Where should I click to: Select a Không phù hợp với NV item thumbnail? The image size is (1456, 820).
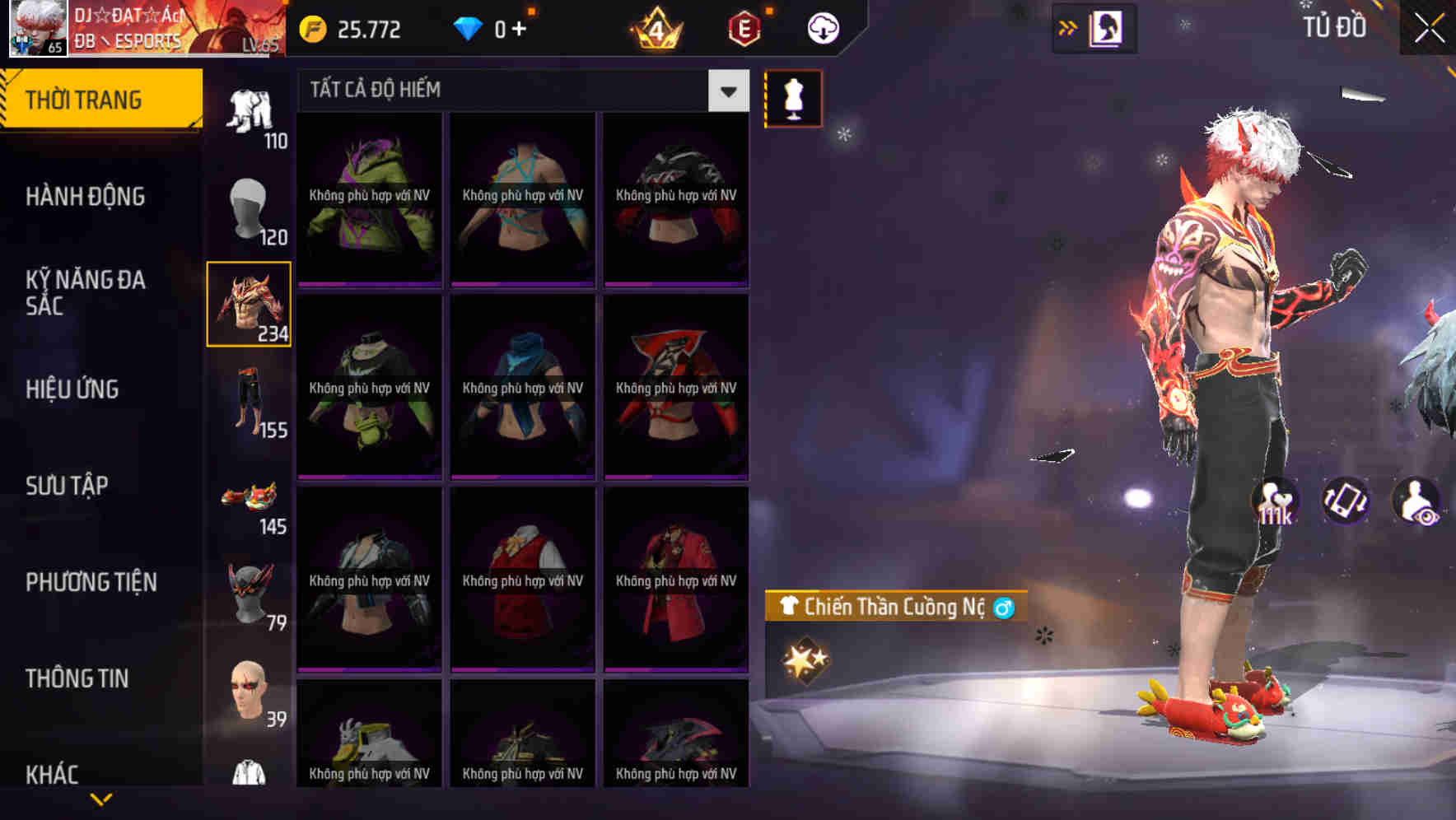point(368,198)
